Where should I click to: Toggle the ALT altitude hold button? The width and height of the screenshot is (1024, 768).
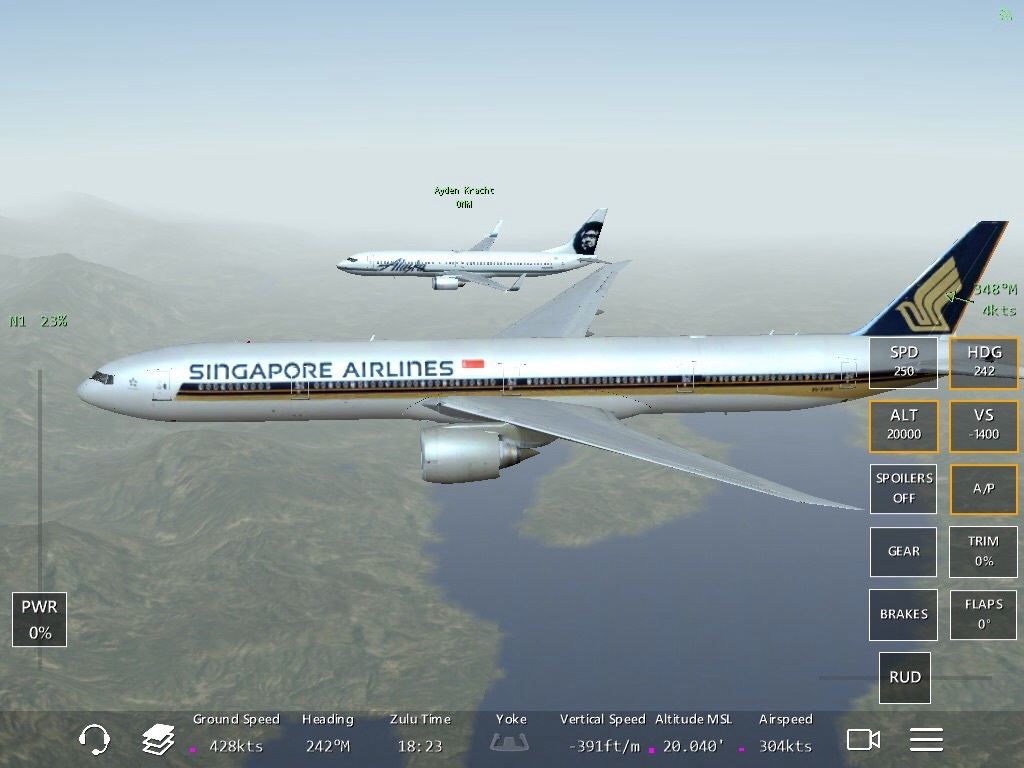point(903,425)
